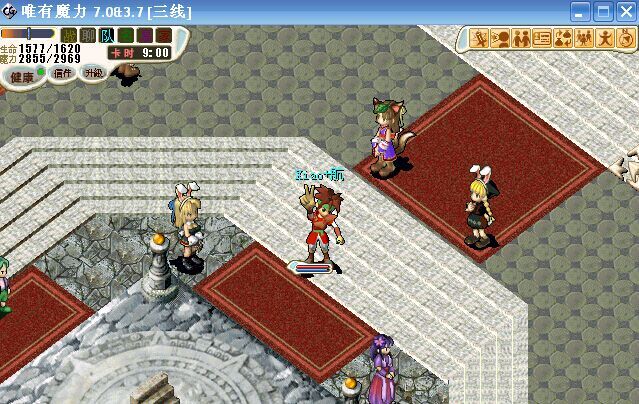Toggle the 队 team mode button
Viewport: 639px width, 404px height.
point(106,35)
